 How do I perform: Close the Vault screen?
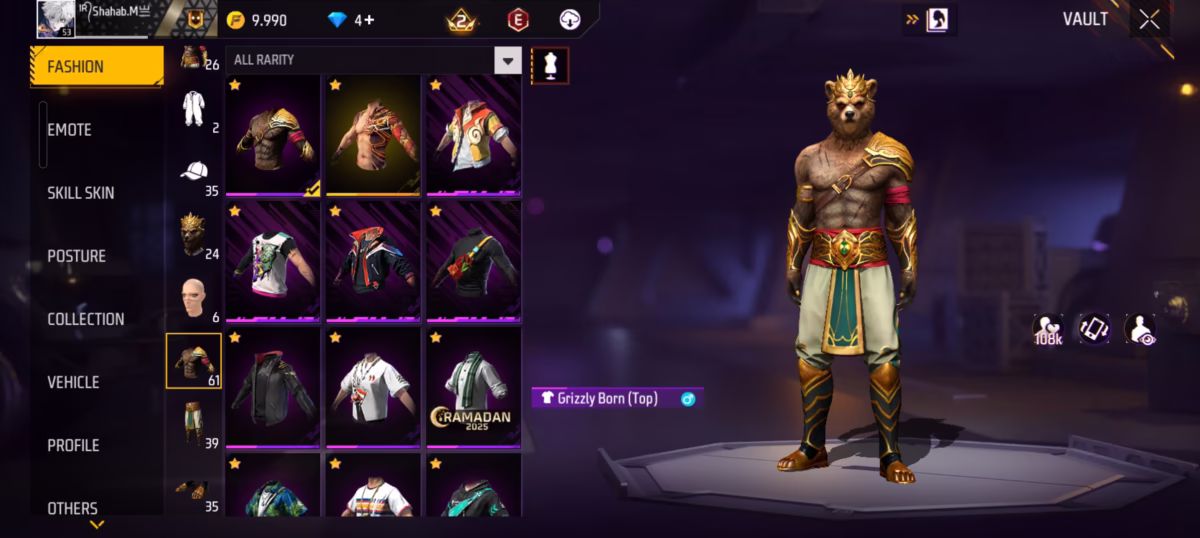coord(1150,19)
